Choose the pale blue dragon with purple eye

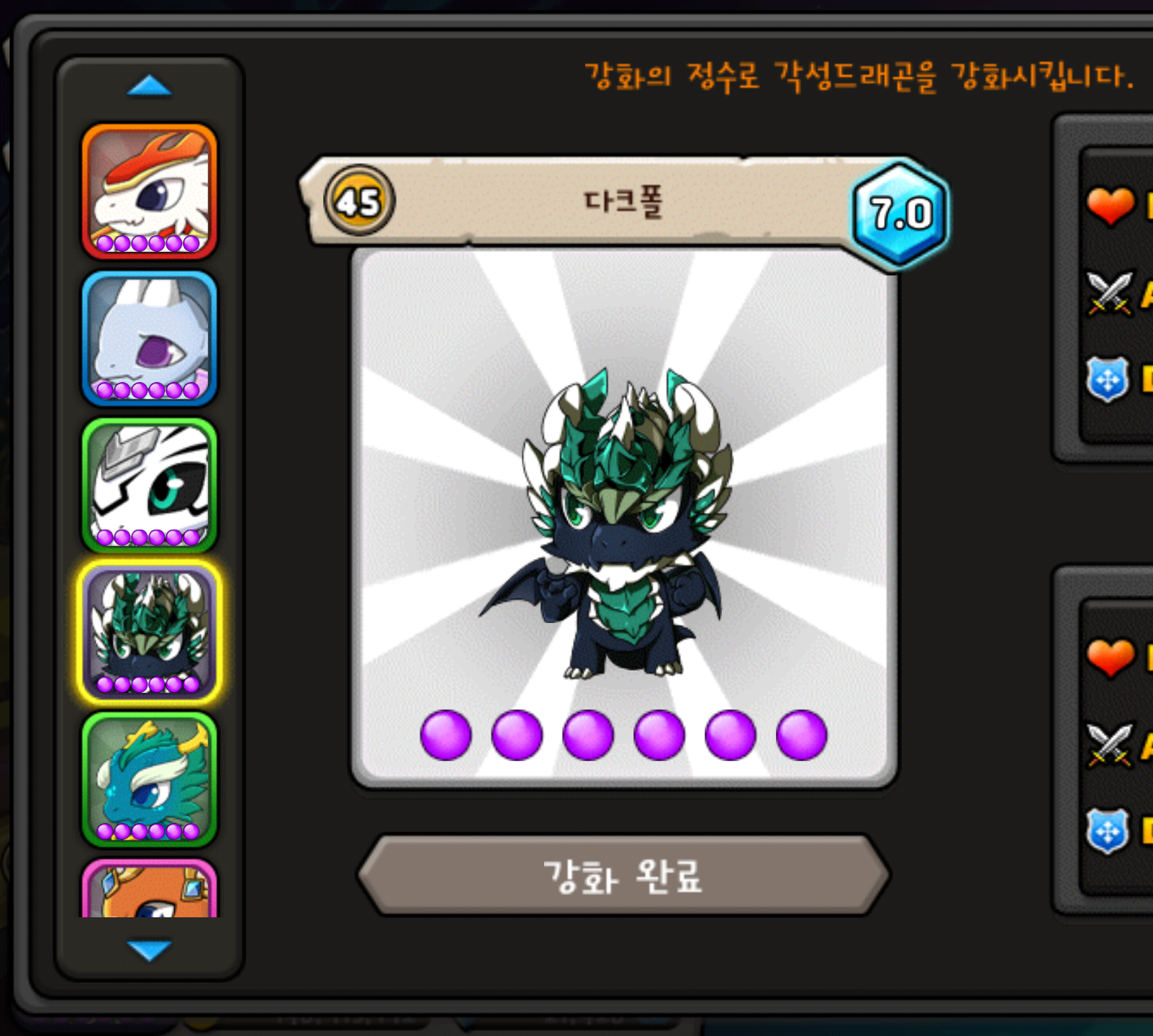150,338
